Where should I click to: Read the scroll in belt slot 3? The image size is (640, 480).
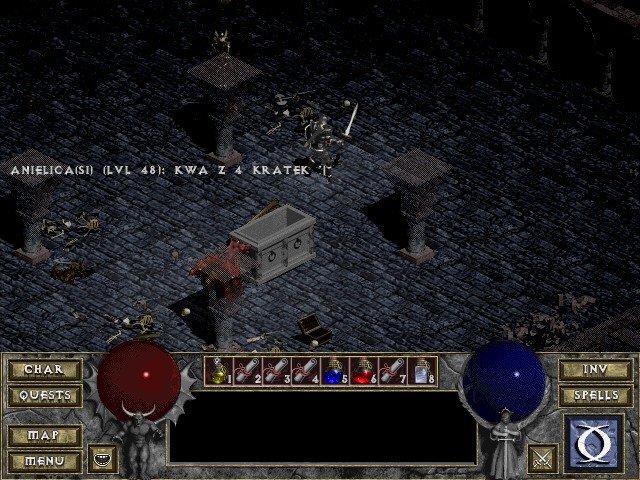276,371
